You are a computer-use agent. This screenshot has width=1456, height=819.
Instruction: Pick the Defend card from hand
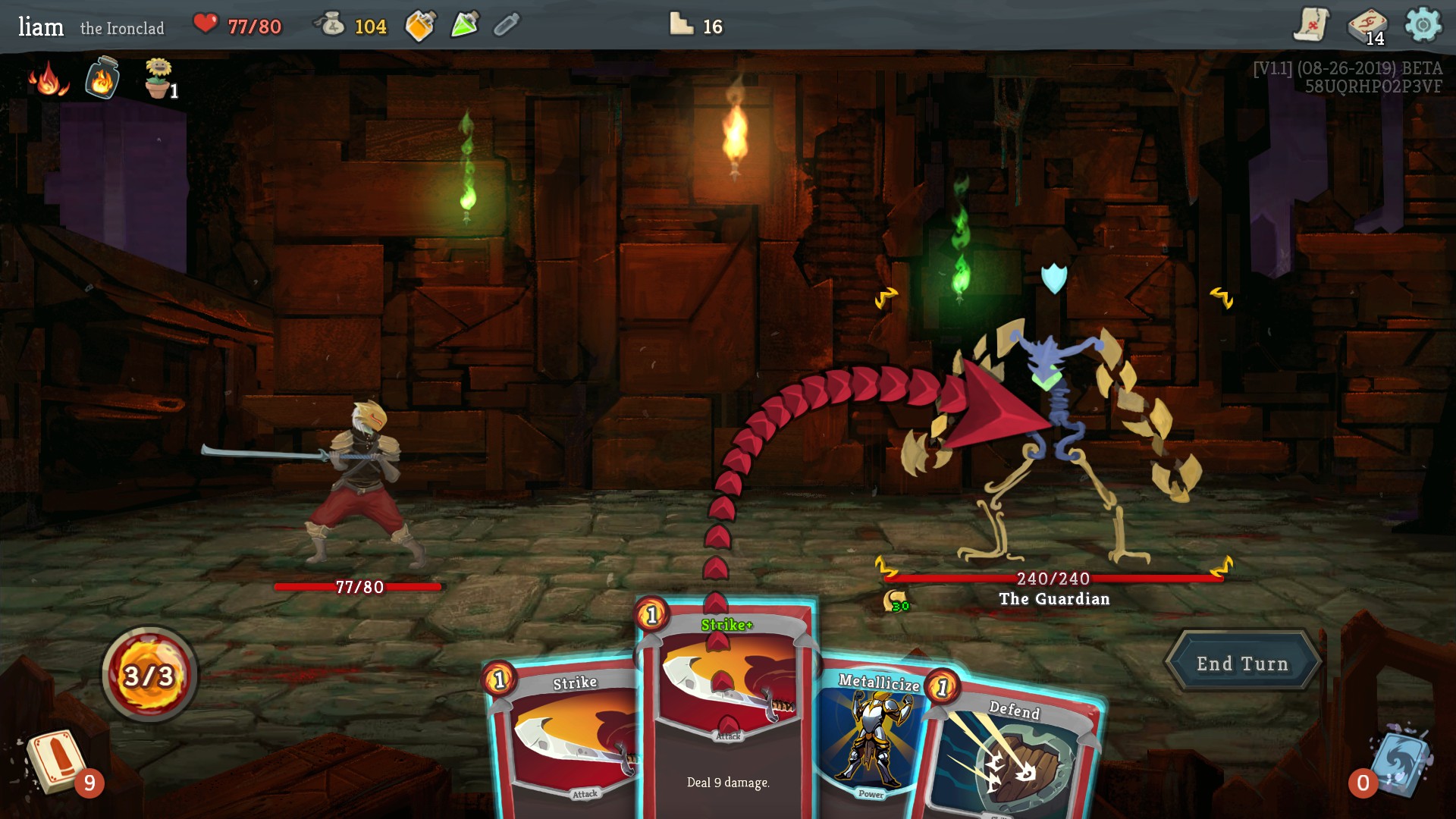(x=1012, y=758)
